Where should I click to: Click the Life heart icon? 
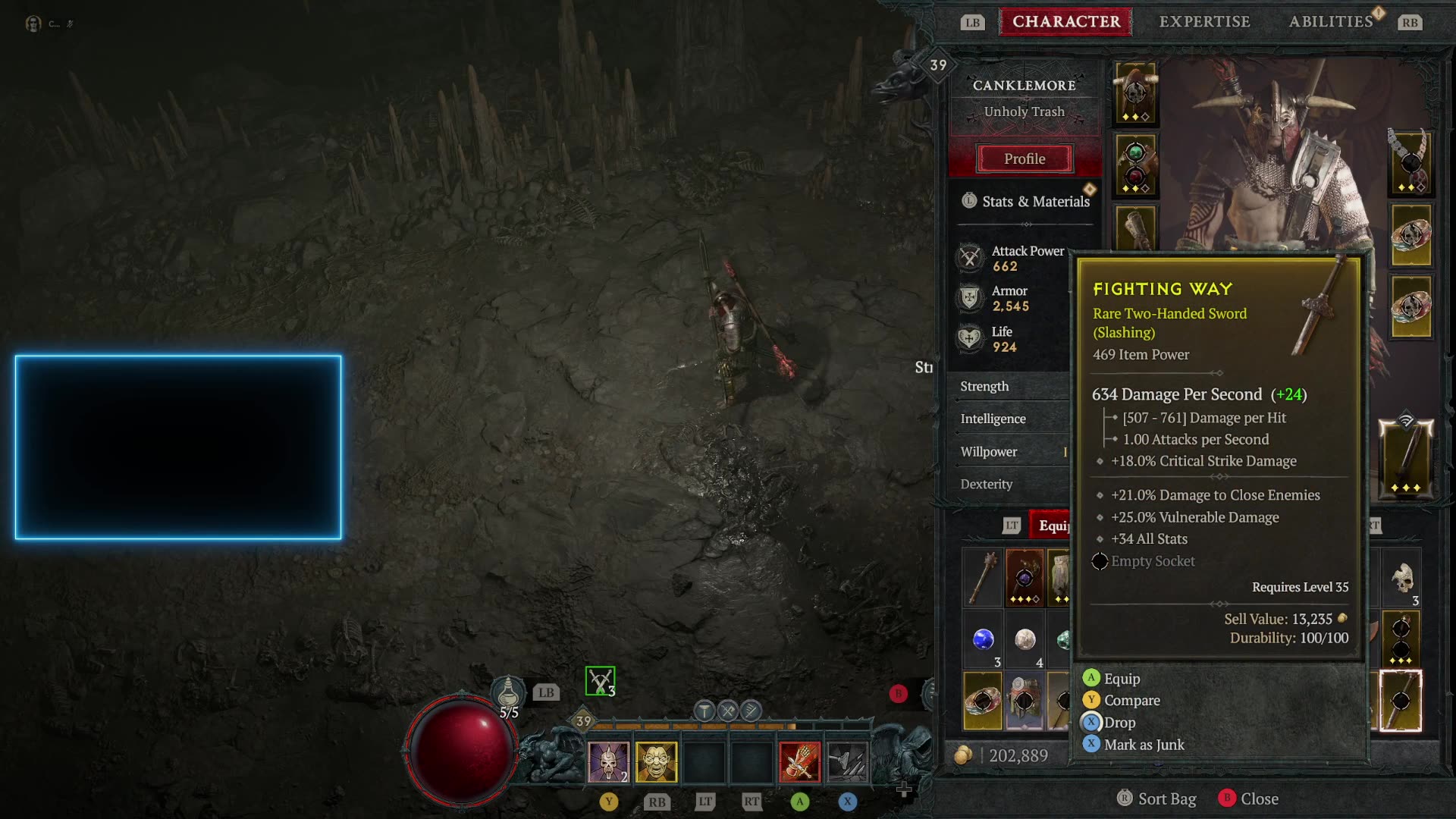coord(969,338)
